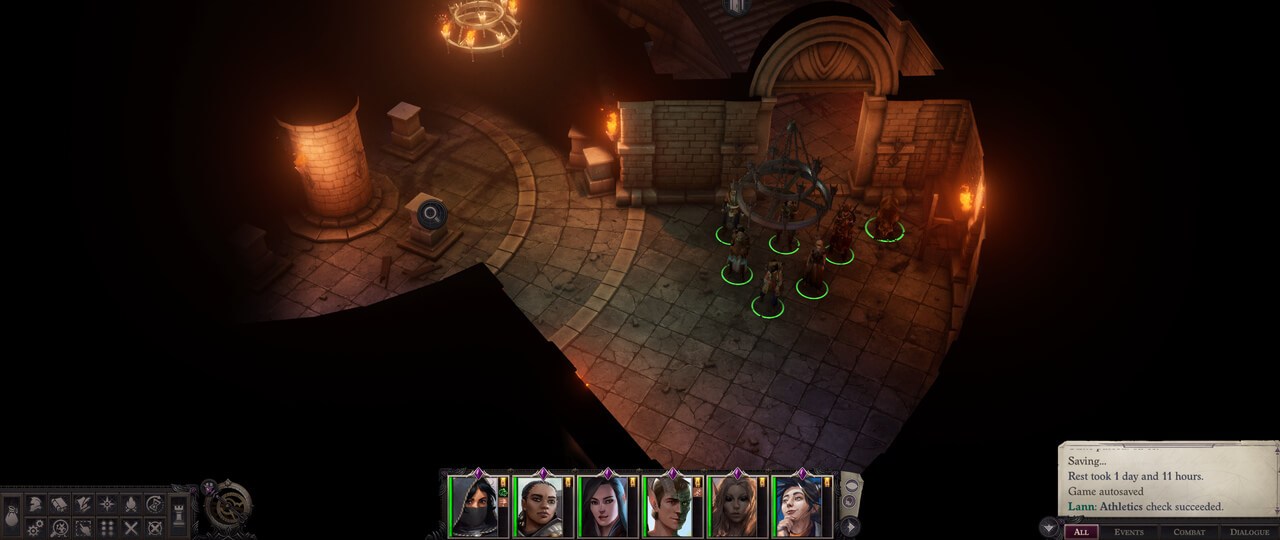Click the party formation dots icon
The width and height of the screenshot is (1280, 540).
coord(107,527)
